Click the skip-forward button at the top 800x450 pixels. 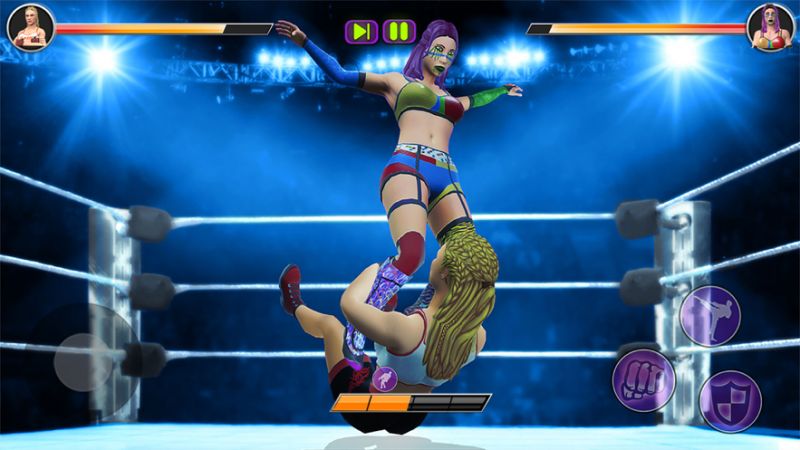tap(361, 31)
